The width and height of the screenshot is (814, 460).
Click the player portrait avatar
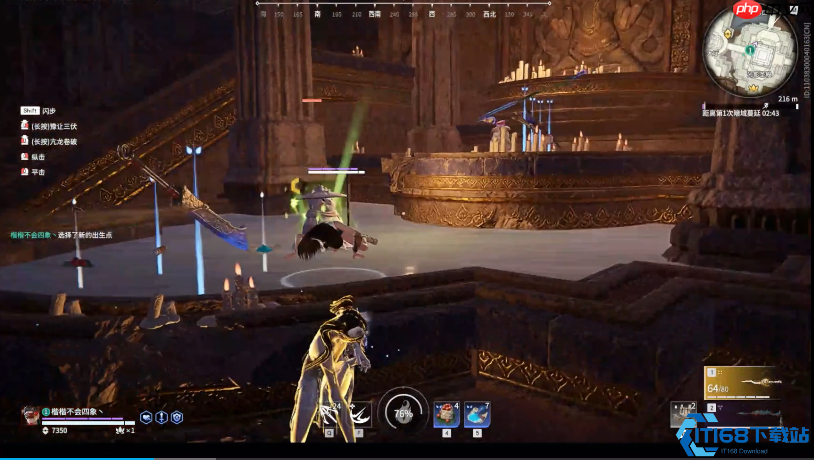pyautogui.click(x=31, y=415)
